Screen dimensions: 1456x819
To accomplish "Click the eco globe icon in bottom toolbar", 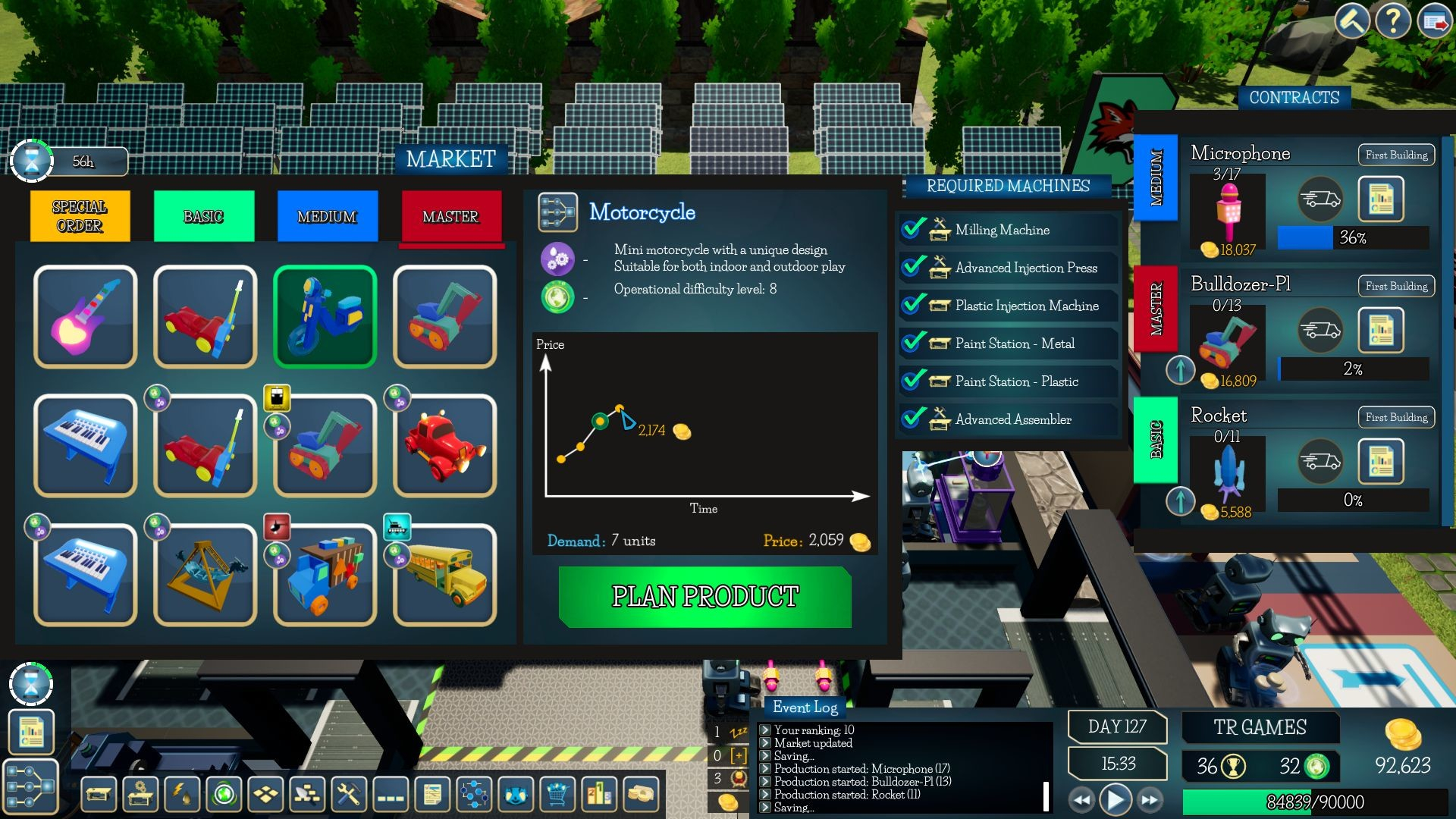I will tap(222, 795).
